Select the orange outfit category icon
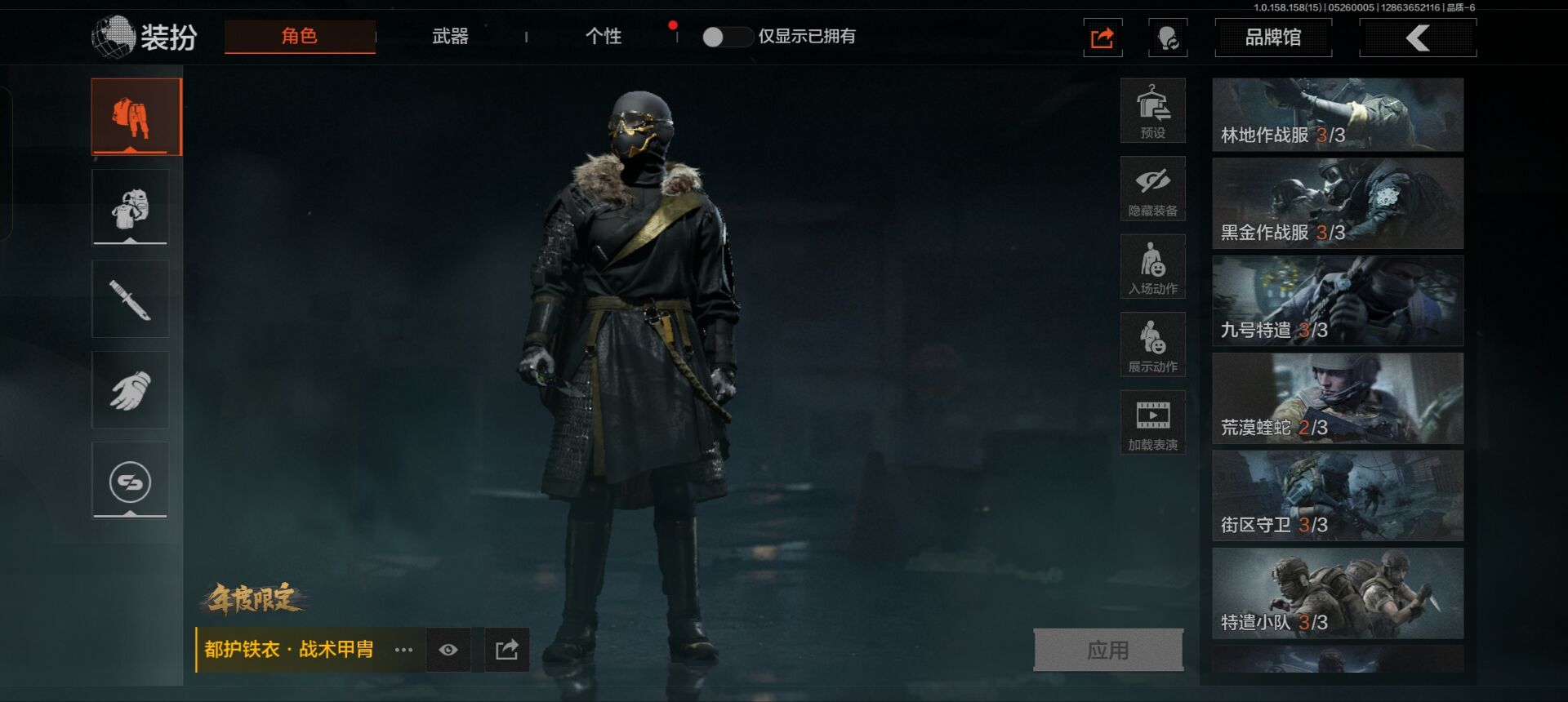The height and width of the screenshot is (702, 1568). pos(136,117)
